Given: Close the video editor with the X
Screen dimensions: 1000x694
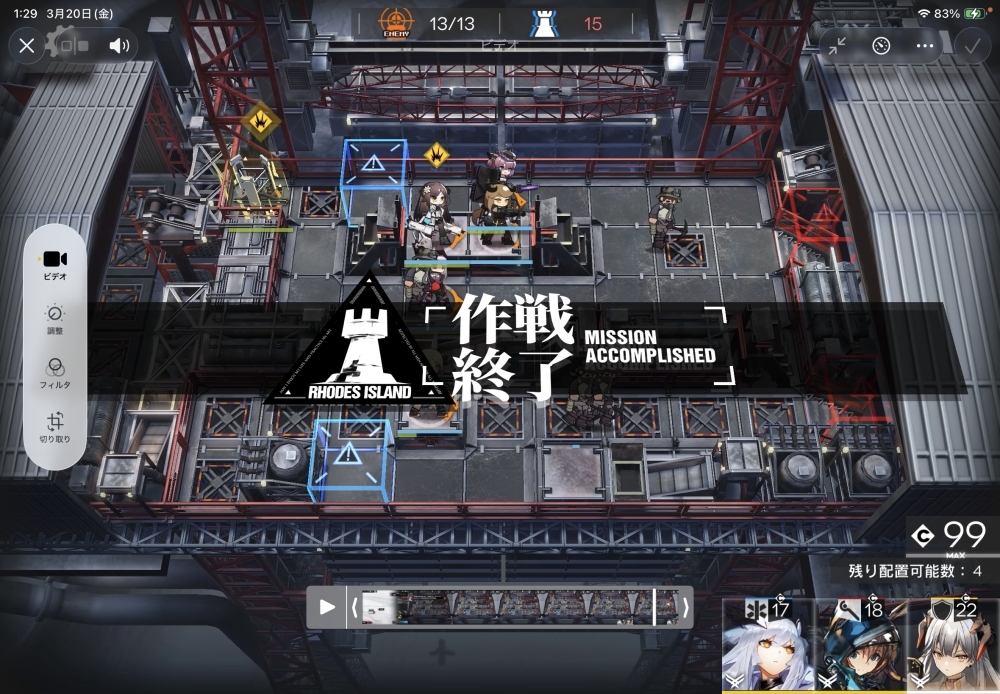Looking at the screenshot, I should coord(27,45).
